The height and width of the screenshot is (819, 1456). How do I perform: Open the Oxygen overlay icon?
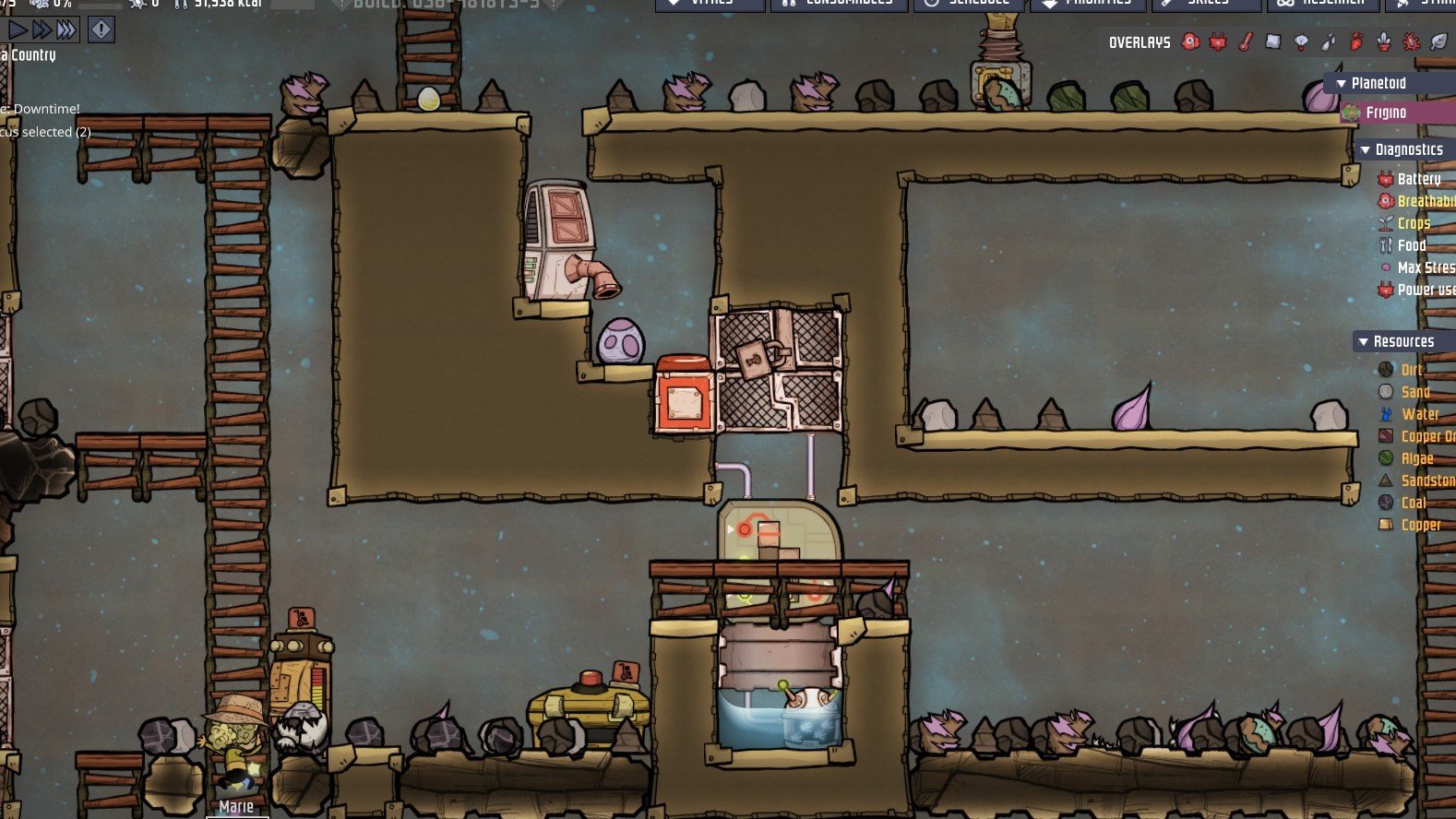[1191, 42]
